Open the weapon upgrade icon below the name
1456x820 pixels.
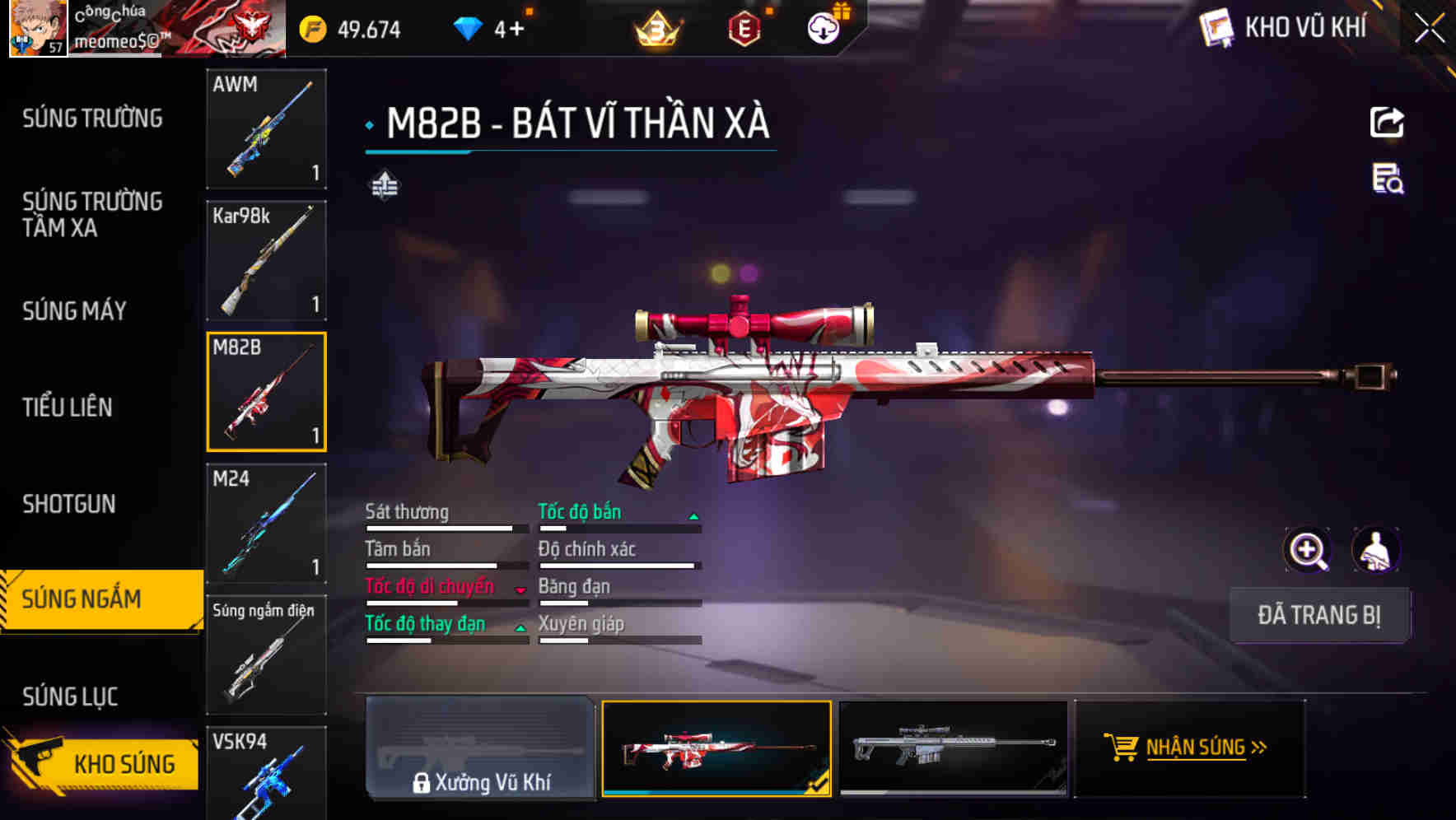pos(384,185)
